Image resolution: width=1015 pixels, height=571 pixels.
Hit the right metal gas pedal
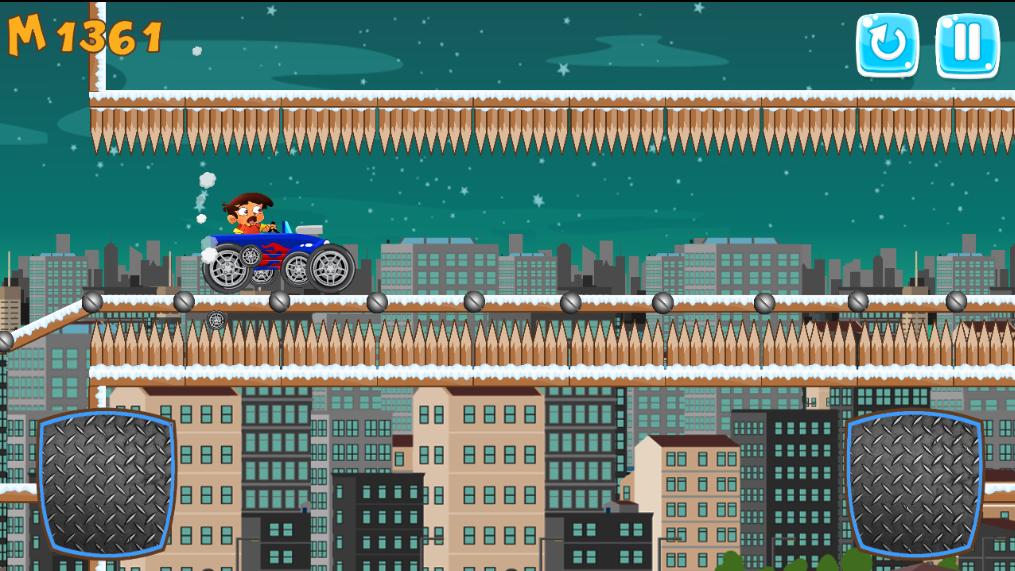pyautogui.click(x=914, y=483)
